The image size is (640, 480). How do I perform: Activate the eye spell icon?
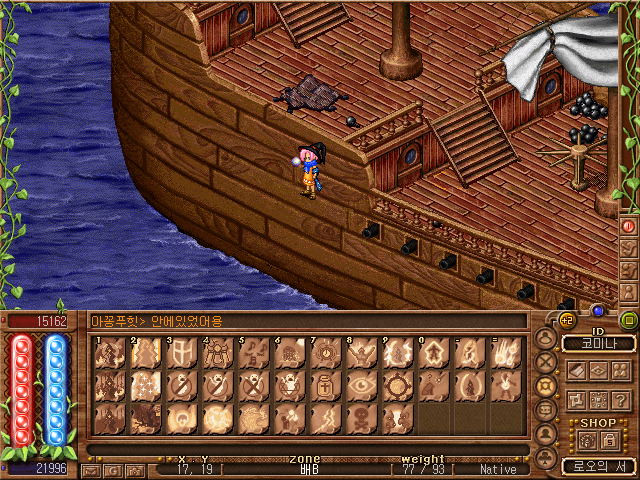coord(359,385)
